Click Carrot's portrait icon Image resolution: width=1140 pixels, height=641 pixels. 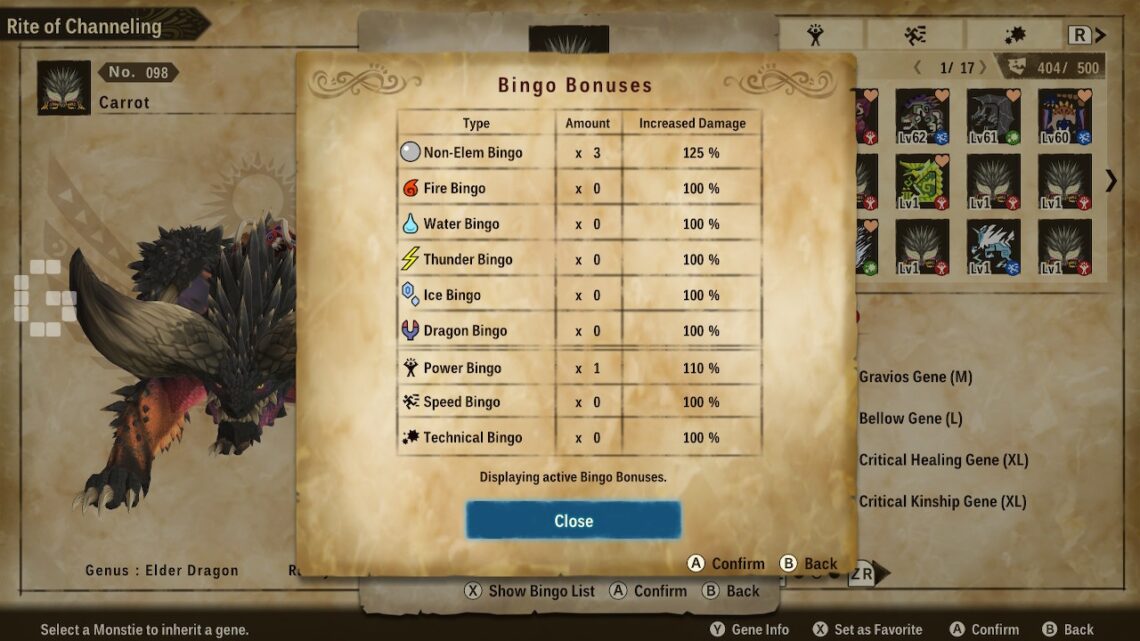tap(64, 88)
